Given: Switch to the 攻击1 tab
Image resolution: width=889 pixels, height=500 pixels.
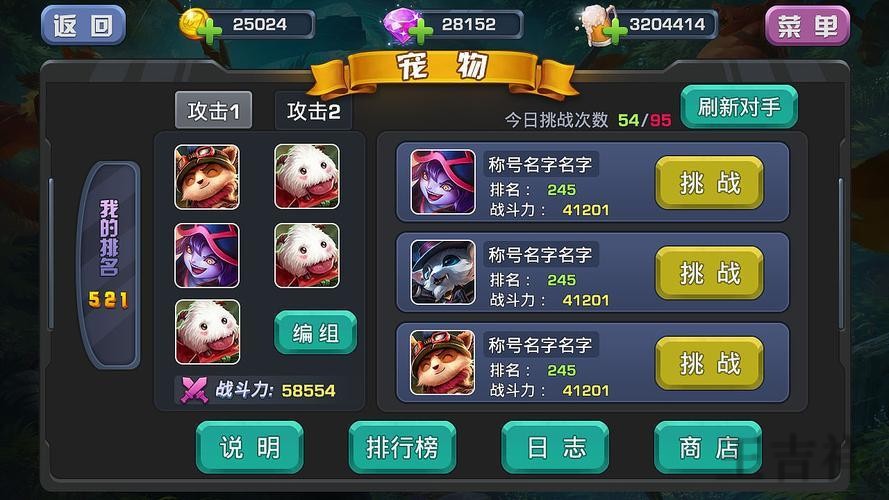Looking at the screenshot, I should pyautogui.click(x=213, y=111).
